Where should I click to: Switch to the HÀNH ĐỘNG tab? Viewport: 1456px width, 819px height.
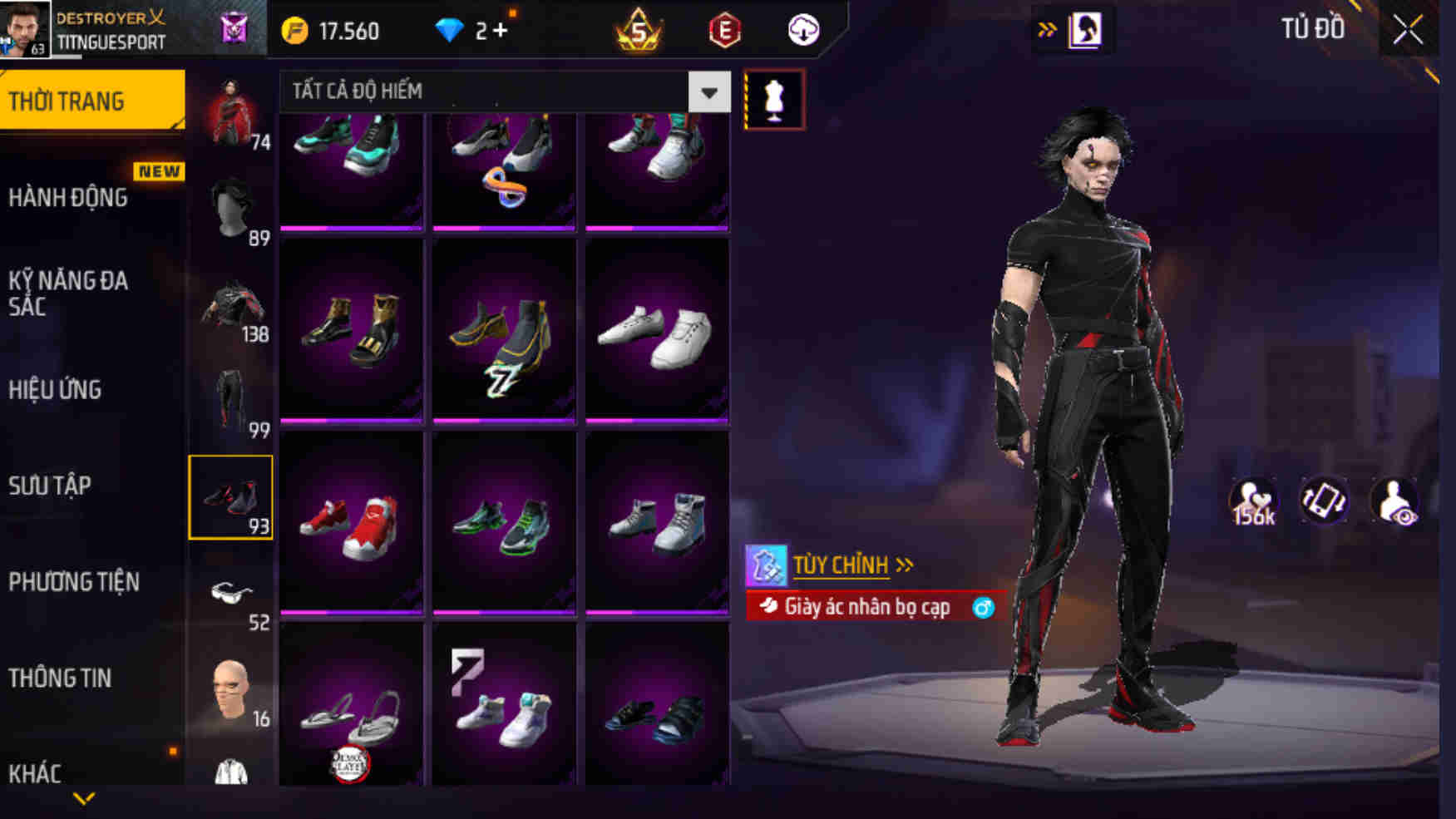coord(70,197)
